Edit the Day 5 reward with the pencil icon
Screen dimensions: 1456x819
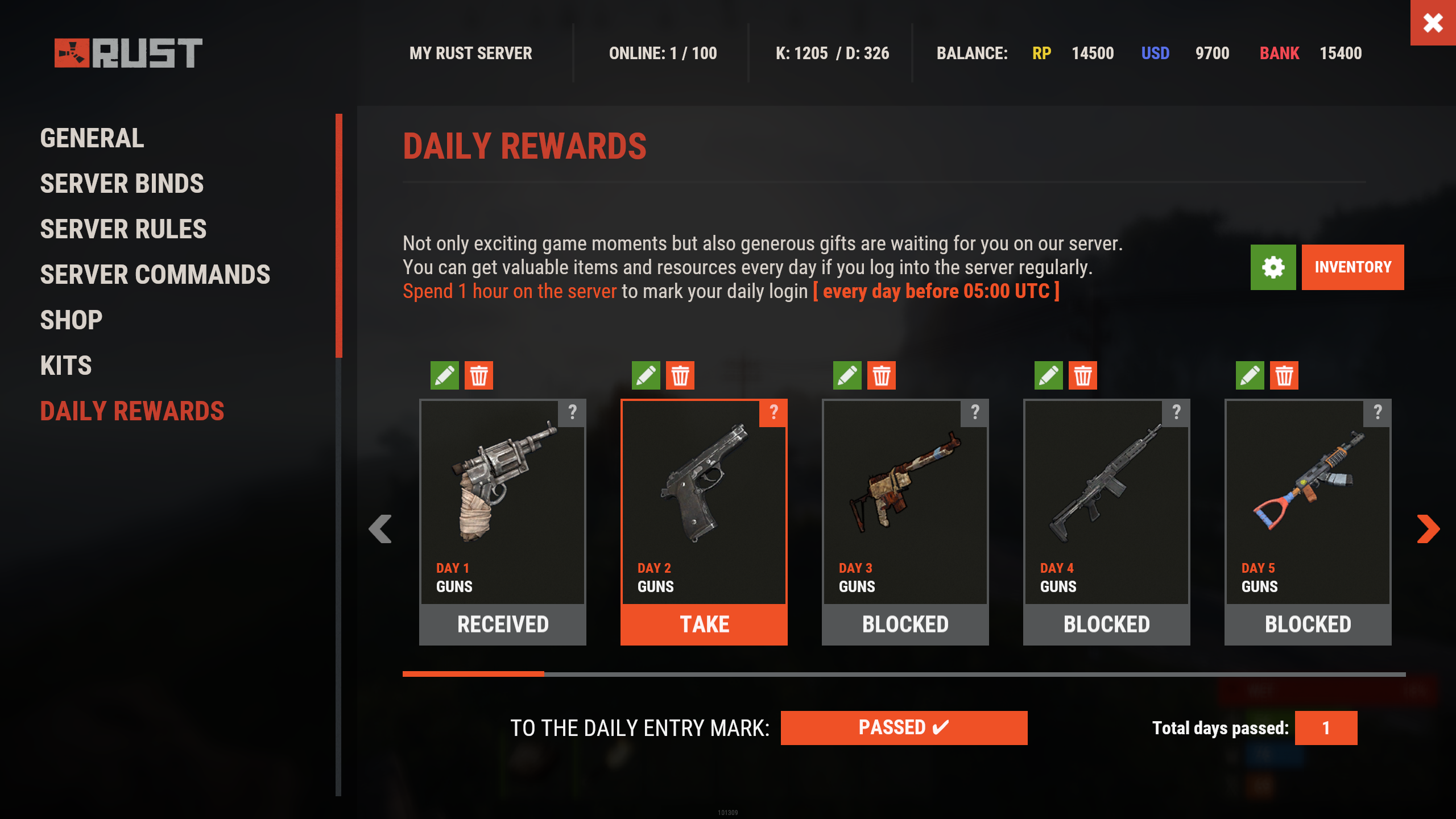1250,375
